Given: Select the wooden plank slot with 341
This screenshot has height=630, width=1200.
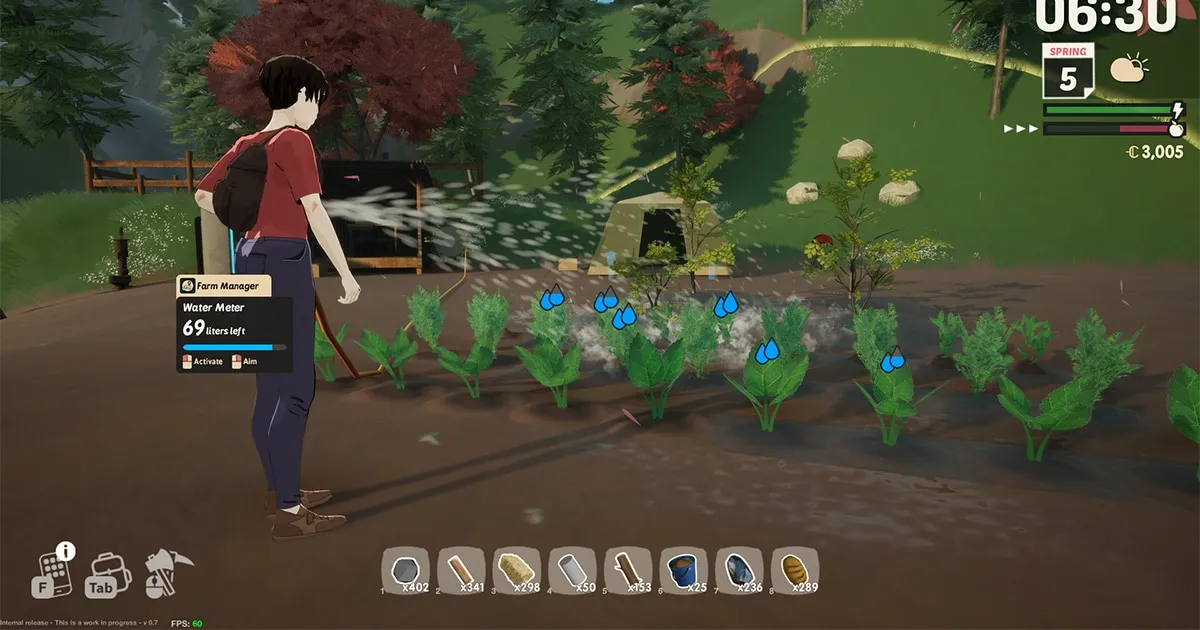Looking at the screenshot, I should 461,571.
